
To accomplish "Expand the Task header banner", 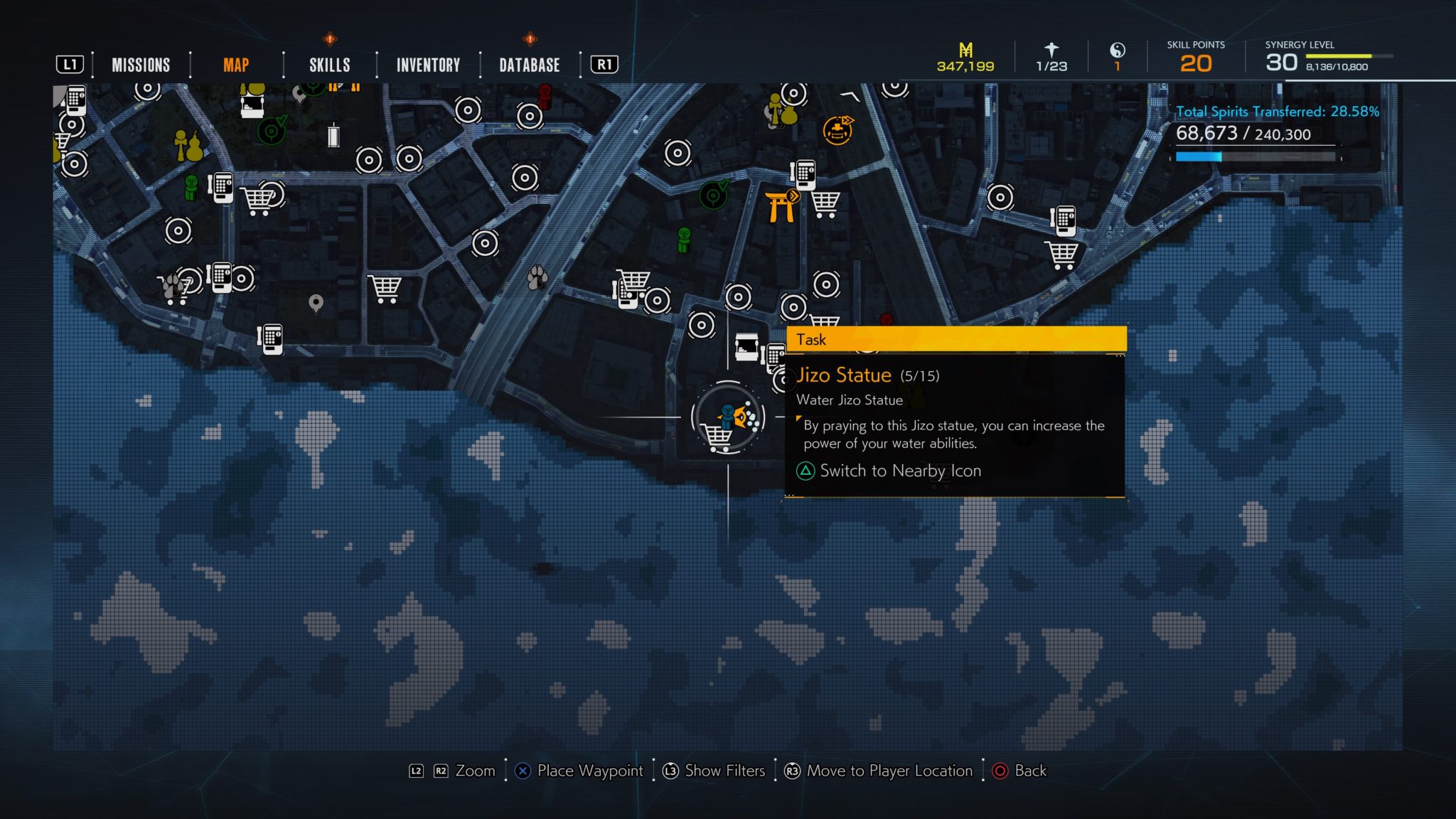I will [x=955, y=340].
